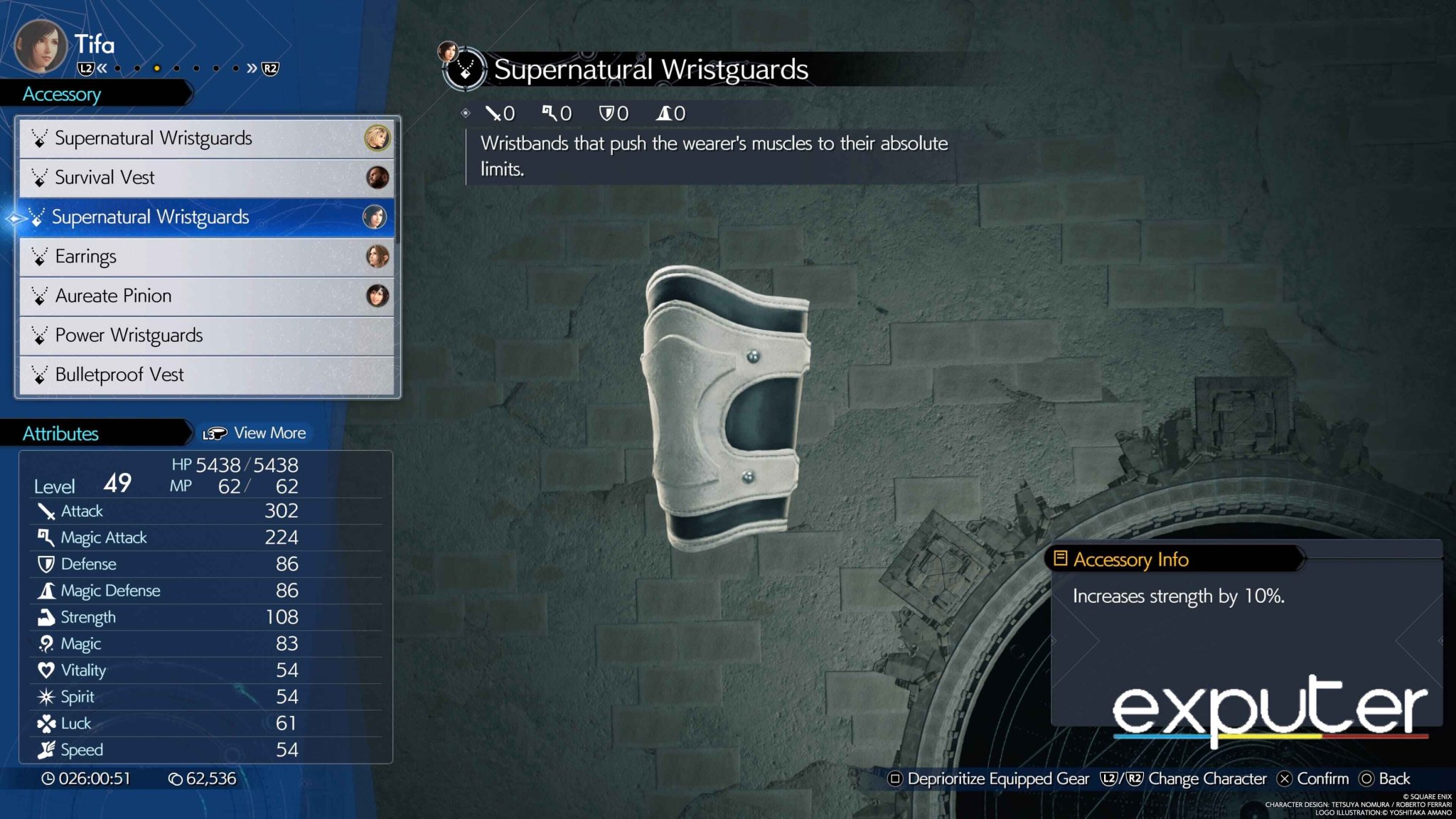The width and height of the screenshot is (1456, 819).
Task: Open View More attributes
Action: 255,433
